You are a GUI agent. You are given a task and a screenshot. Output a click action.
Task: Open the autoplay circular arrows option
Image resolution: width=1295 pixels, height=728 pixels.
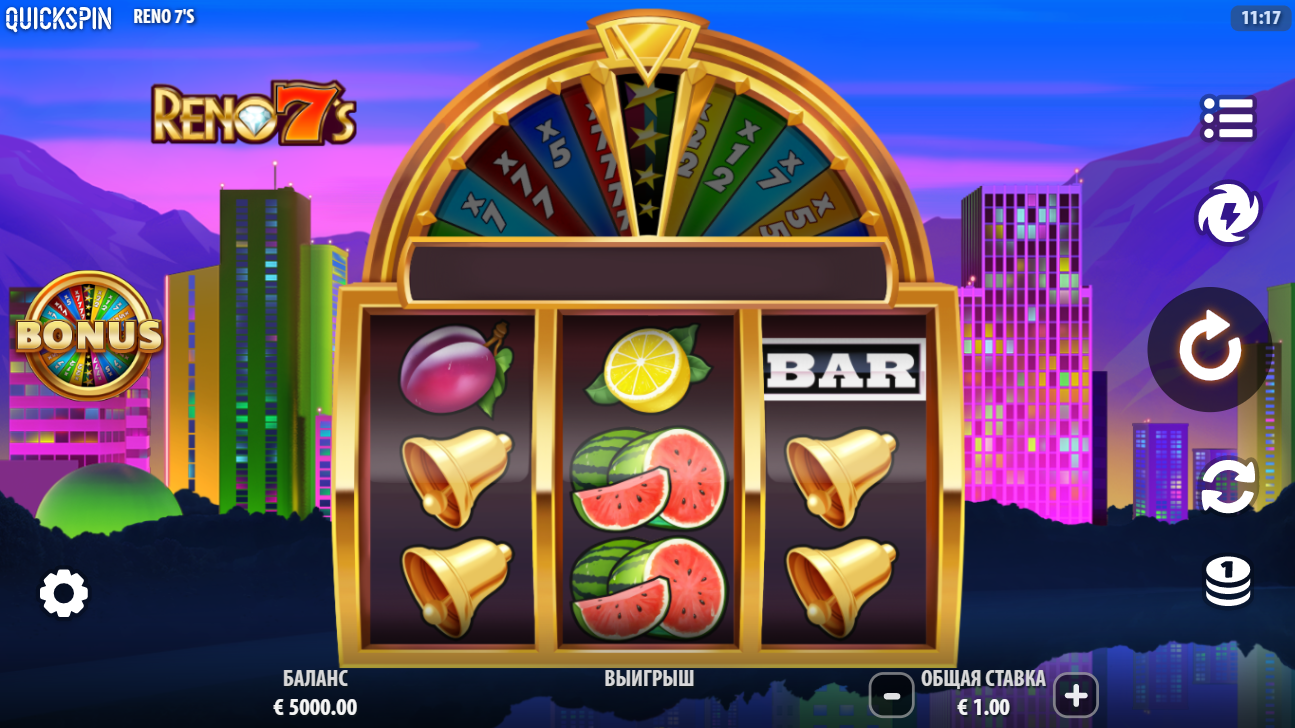pyautogui.click(x=1227, y=487)
